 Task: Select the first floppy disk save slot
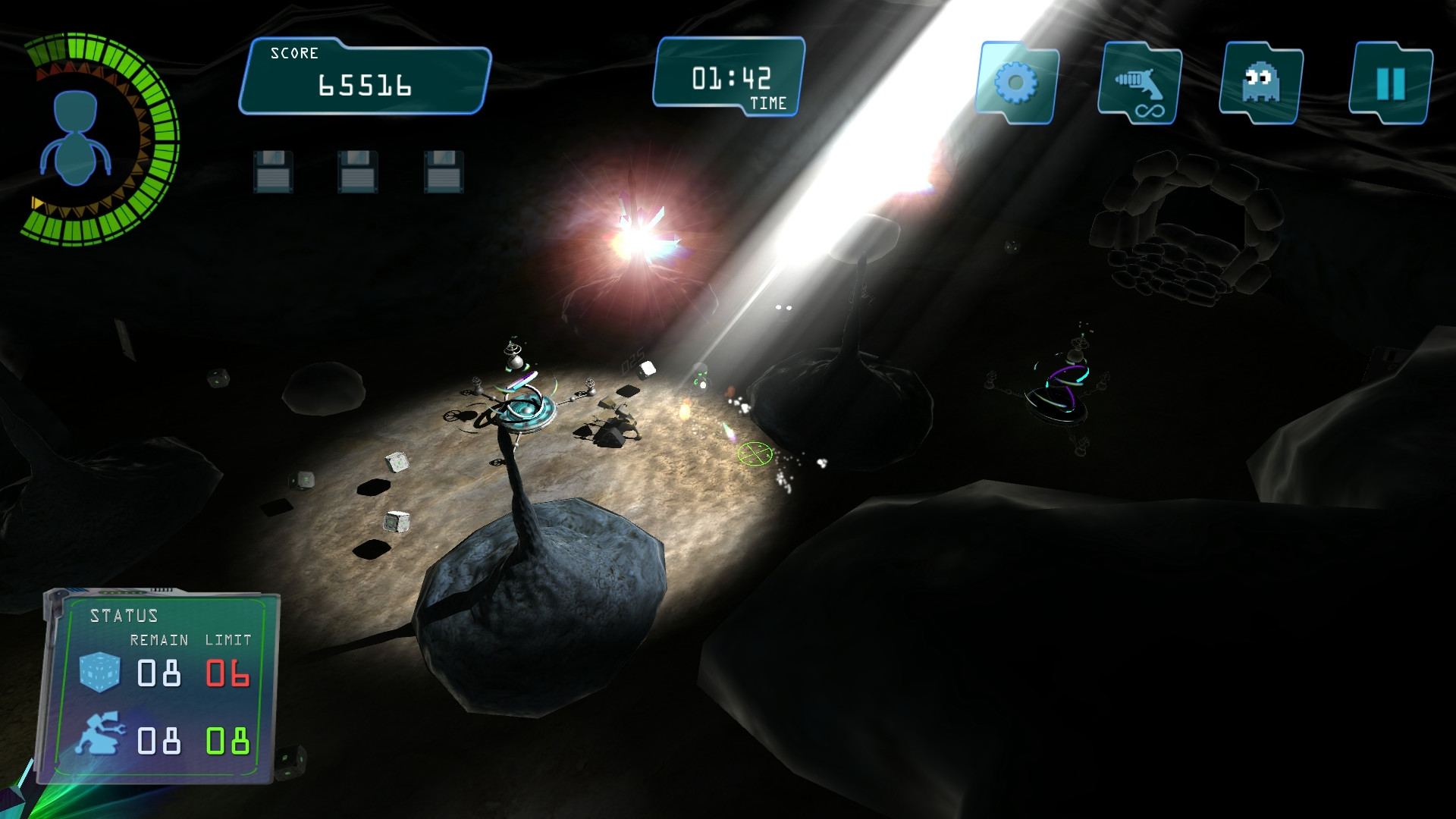click(x=273, y=170)
